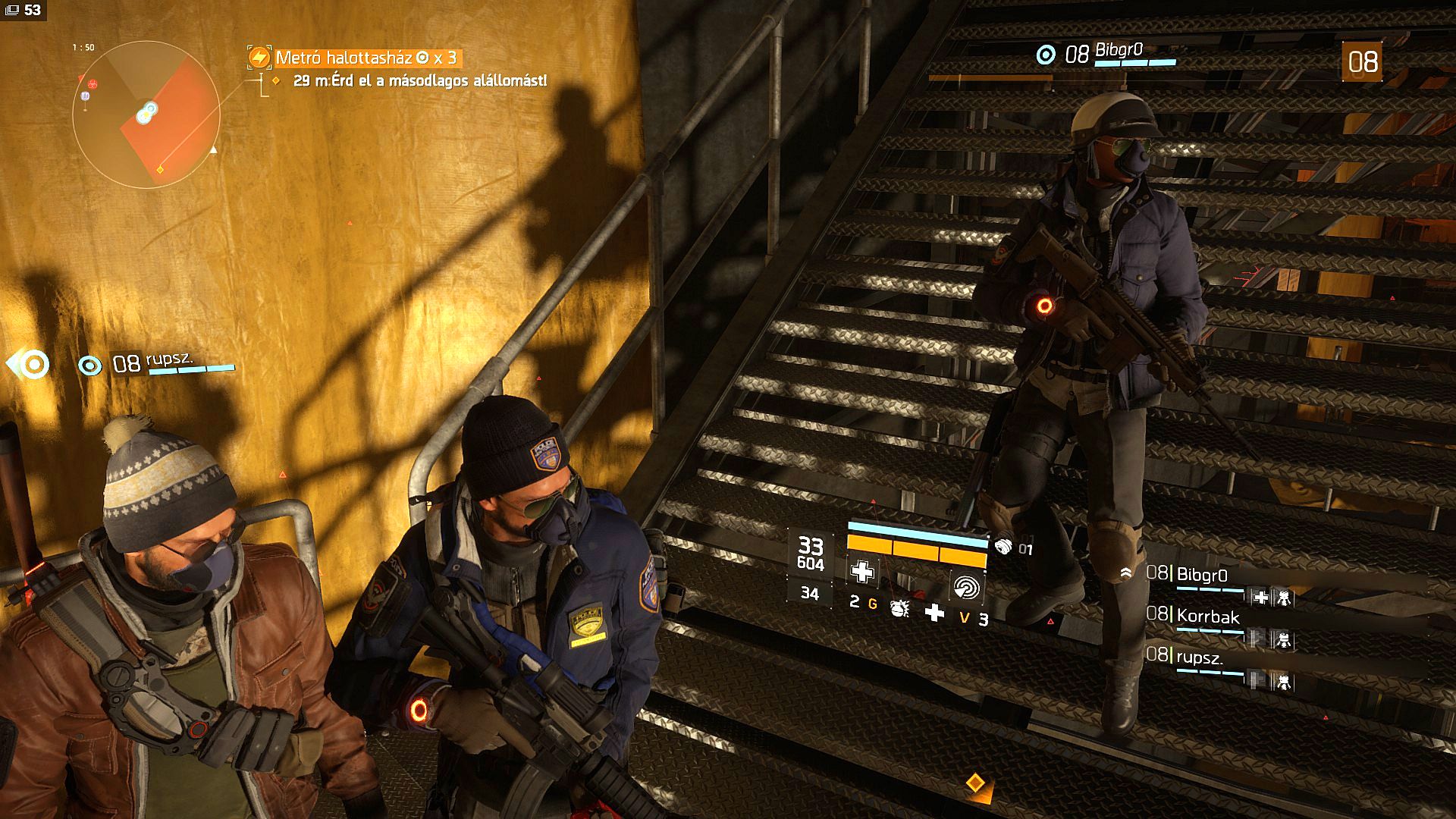
Task: Click the Bibgr0 nameplate above the stairs
Action: pyautogui.click(x=1118, y=53)
